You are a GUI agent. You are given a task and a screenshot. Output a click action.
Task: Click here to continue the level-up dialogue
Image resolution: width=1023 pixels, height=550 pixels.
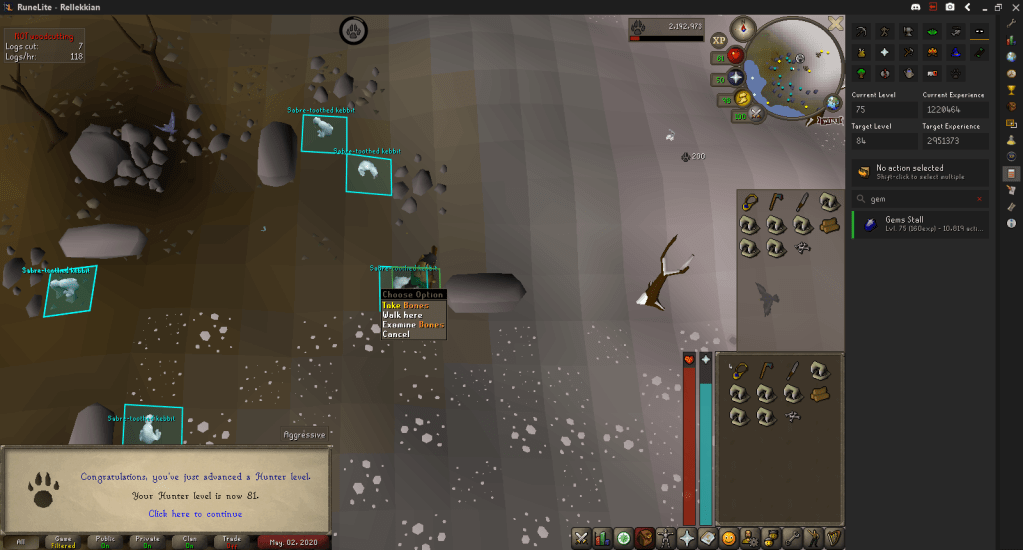[x=195, y=514]
